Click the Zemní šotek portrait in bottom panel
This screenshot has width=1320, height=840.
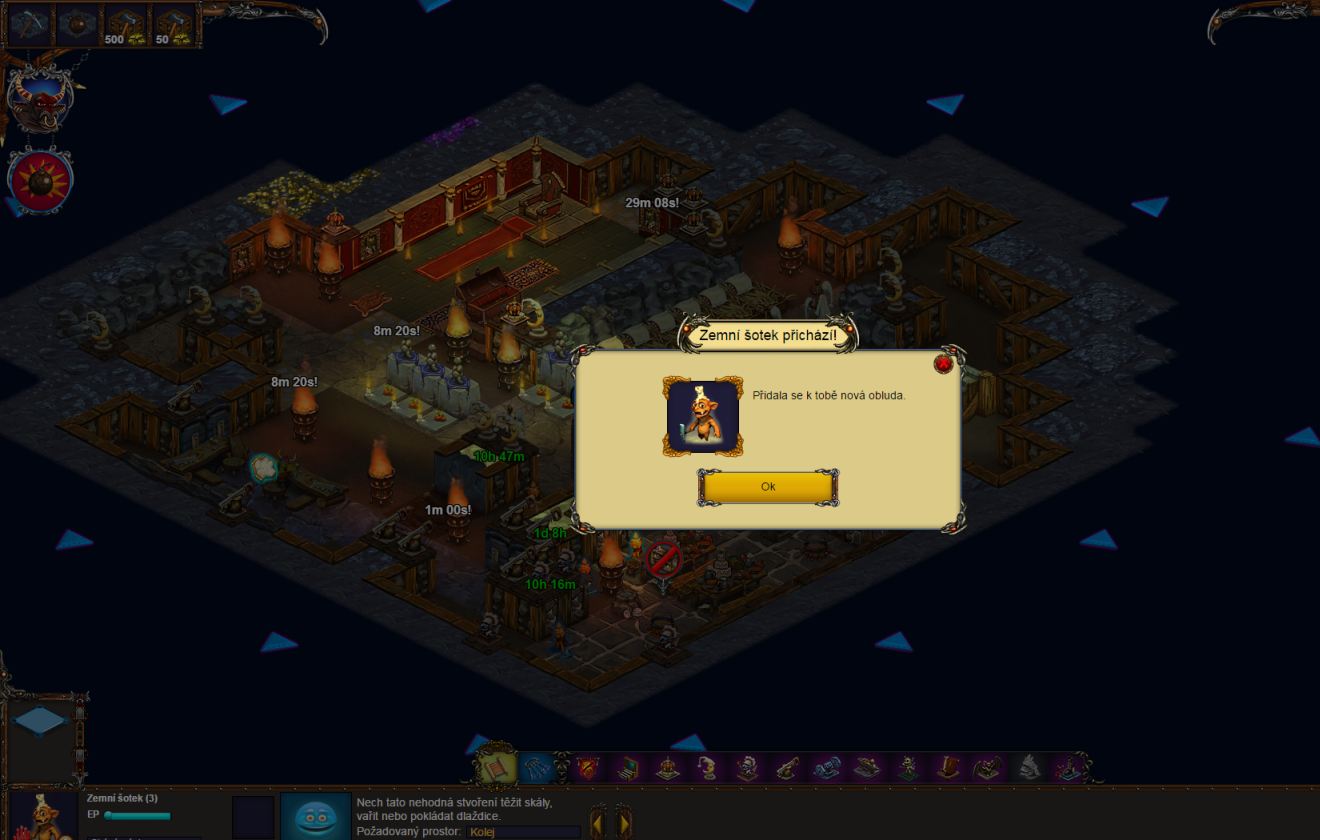[43, 817]
